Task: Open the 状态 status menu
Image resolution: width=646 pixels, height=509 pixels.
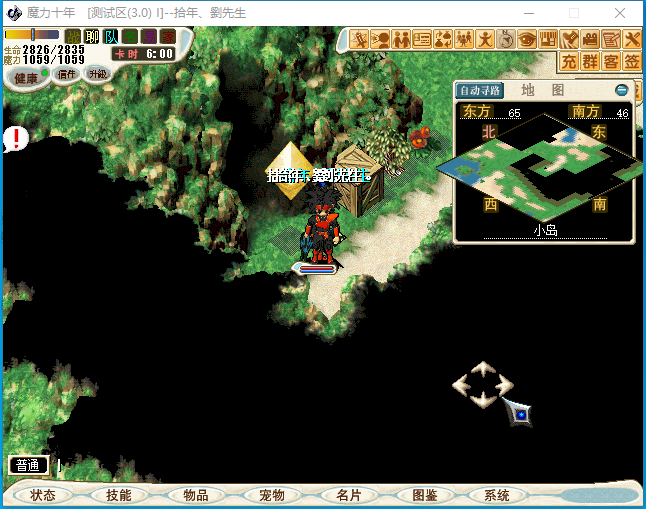Action: point(43,495)
